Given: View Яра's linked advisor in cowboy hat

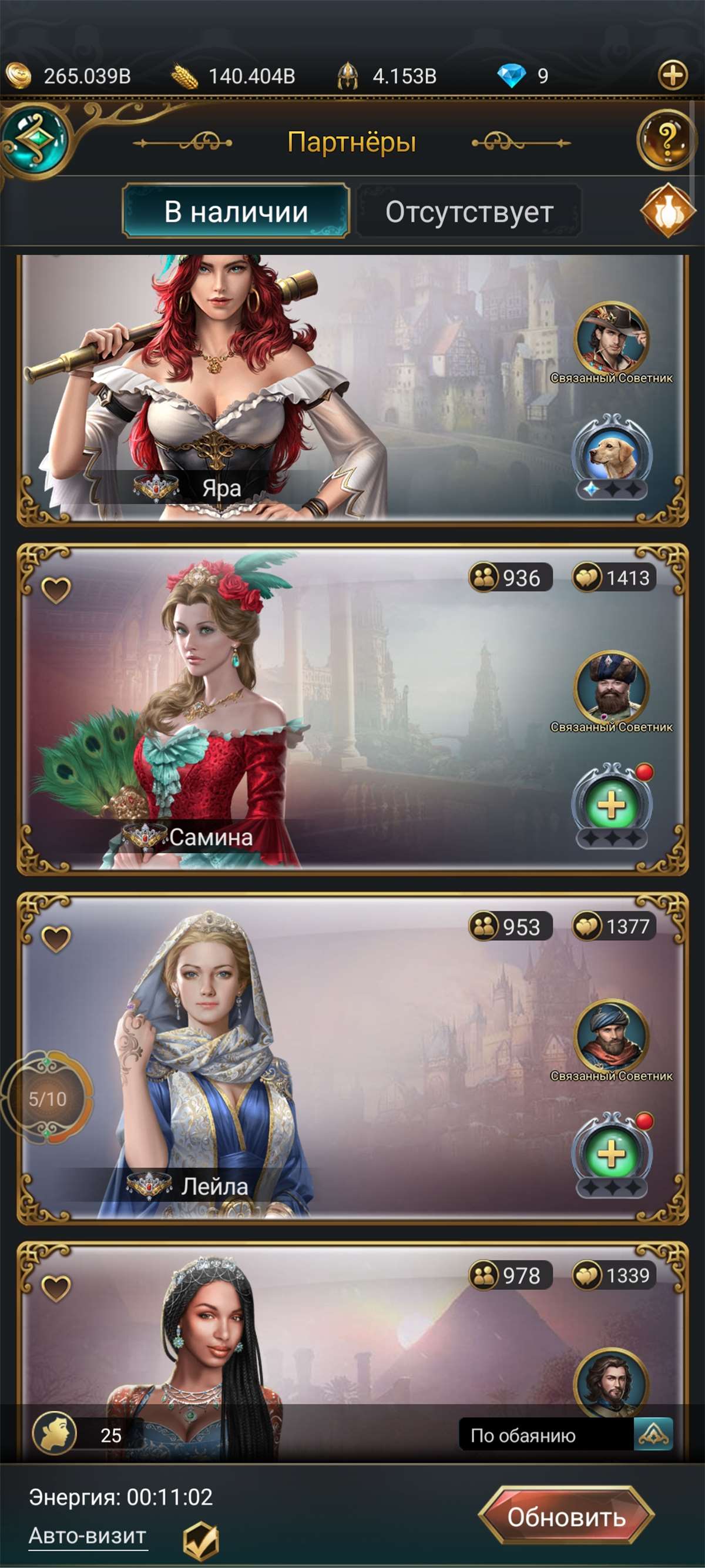Looking at the screenshot, I should 612,338.
